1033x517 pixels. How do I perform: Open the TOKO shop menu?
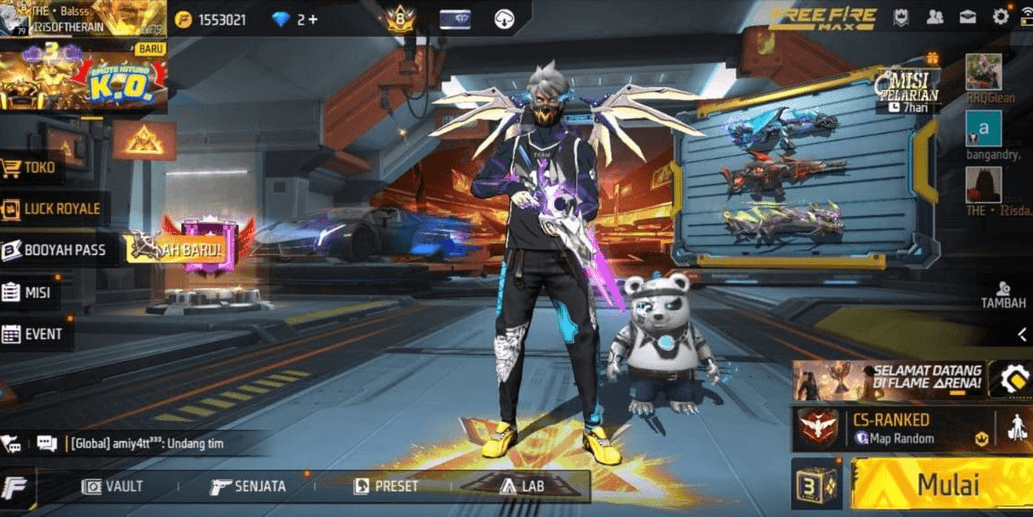[x=38, y=168]
